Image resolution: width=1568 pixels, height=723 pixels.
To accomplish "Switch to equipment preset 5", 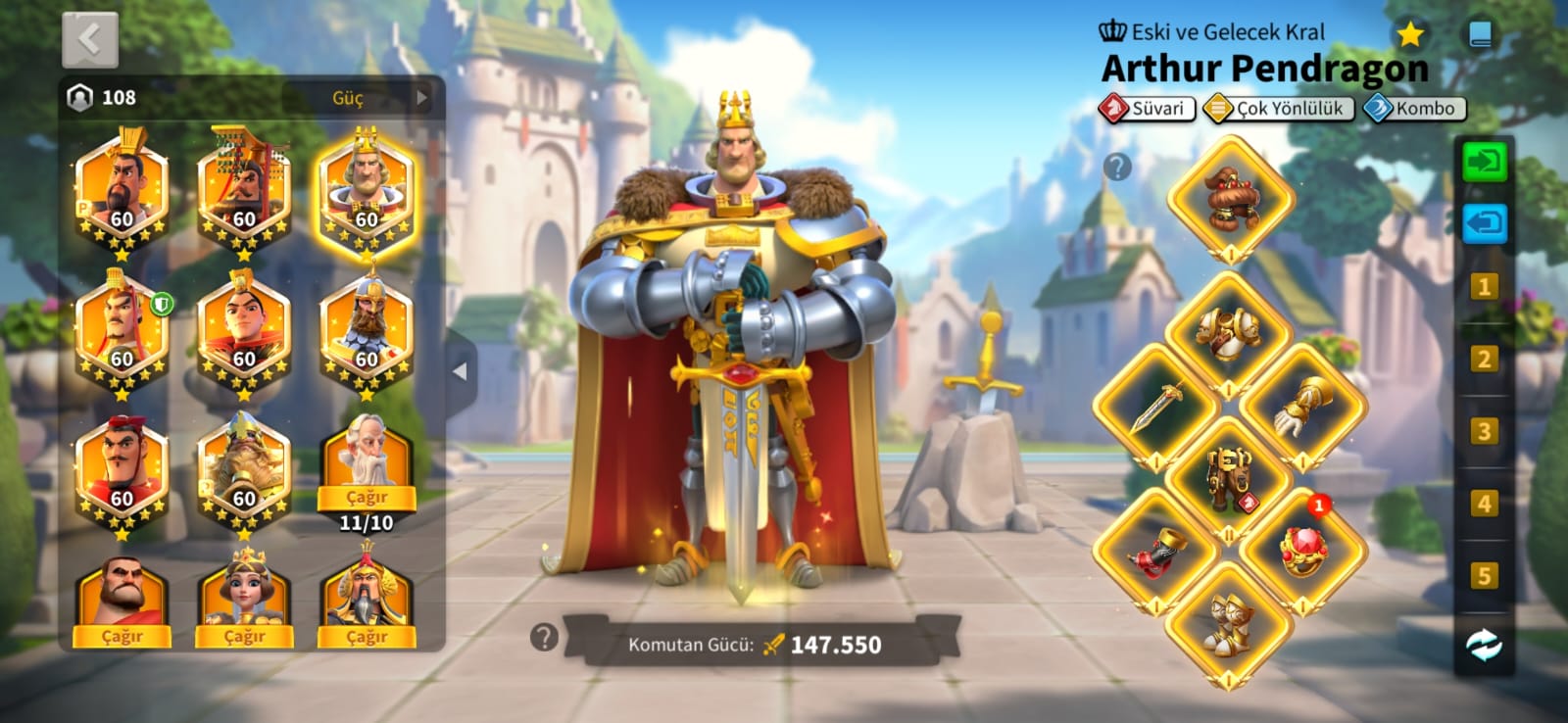I will pyautogui.click(x=1484, y=575).
